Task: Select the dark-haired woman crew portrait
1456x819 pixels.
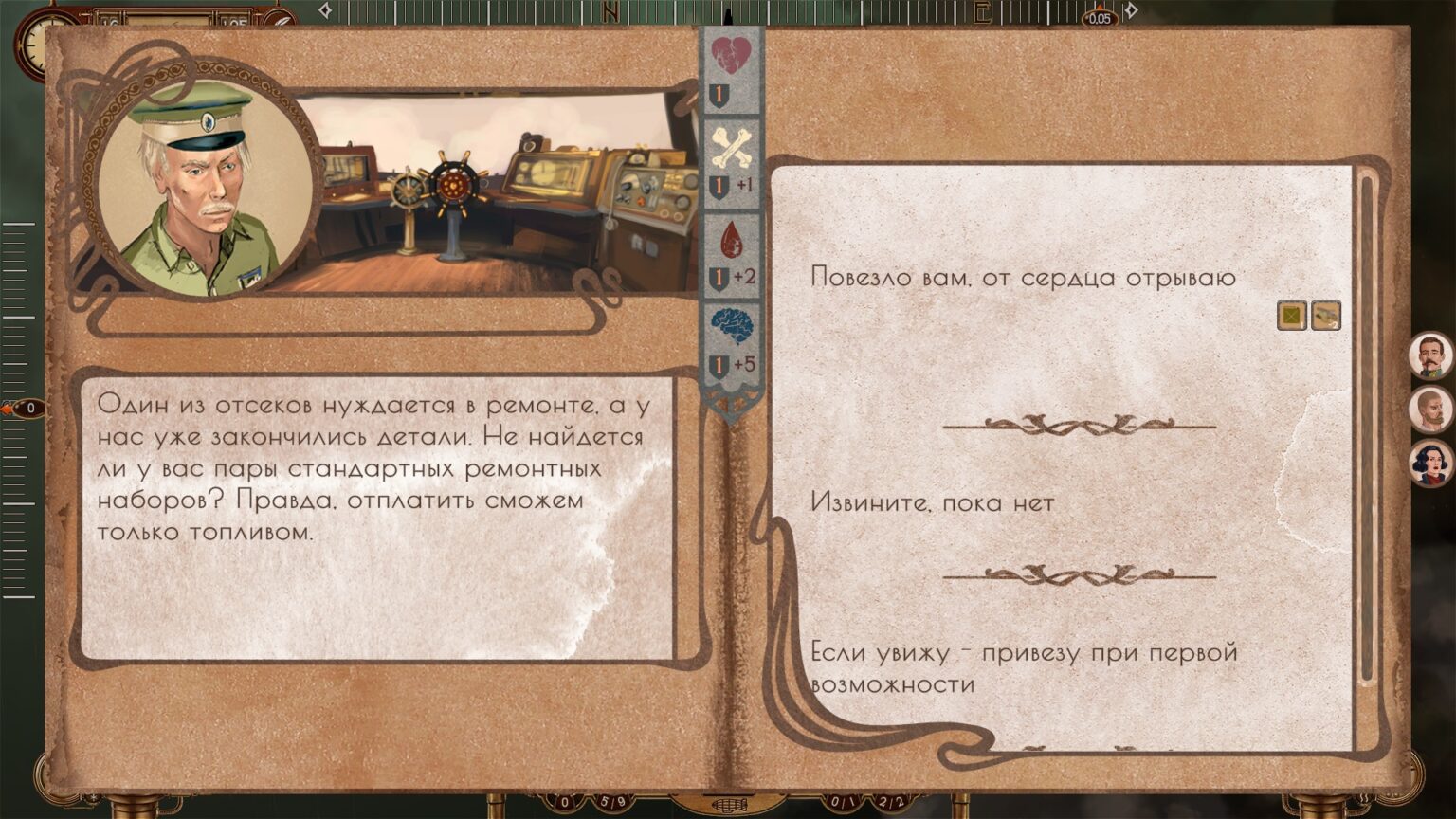Action: click(1429, 464)
